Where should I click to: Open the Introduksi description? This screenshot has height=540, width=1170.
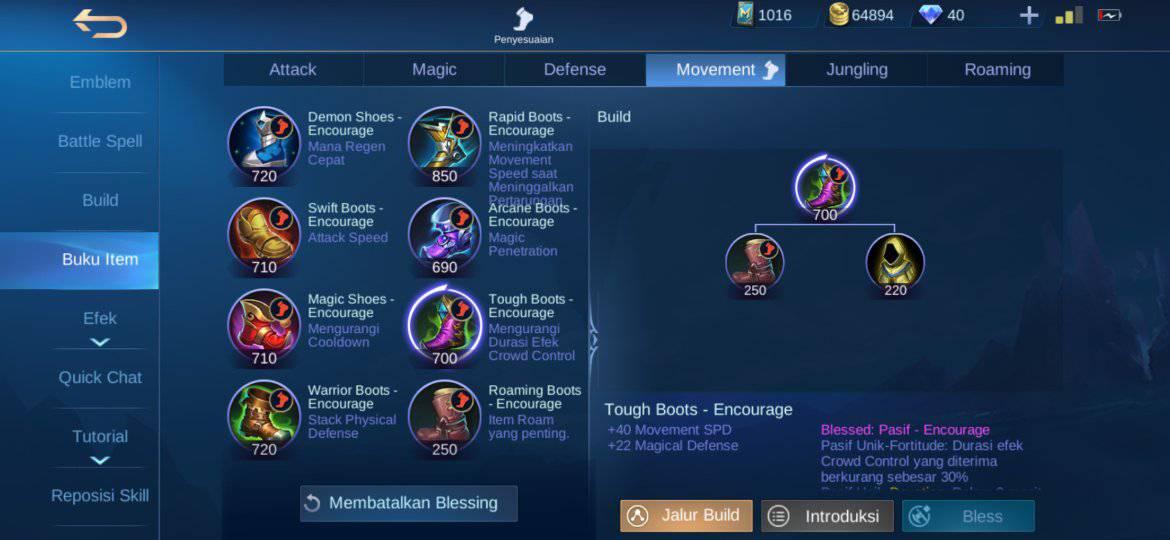click(x=827, y=516)
